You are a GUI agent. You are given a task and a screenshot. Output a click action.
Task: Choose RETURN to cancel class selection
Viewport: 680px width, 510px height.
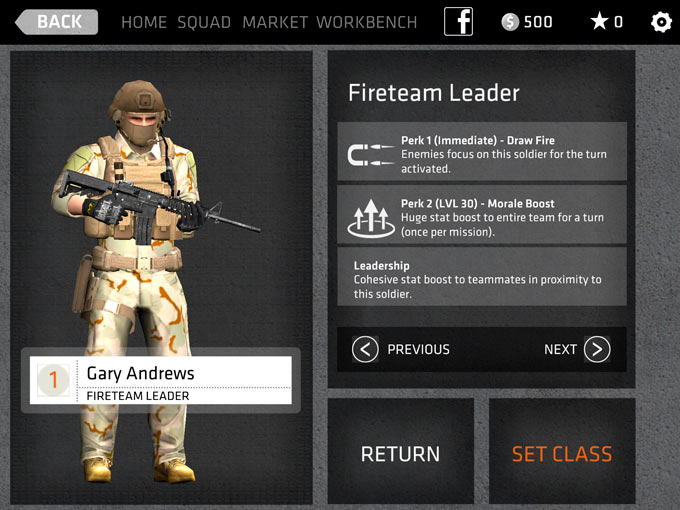click(x=400, y=453)
